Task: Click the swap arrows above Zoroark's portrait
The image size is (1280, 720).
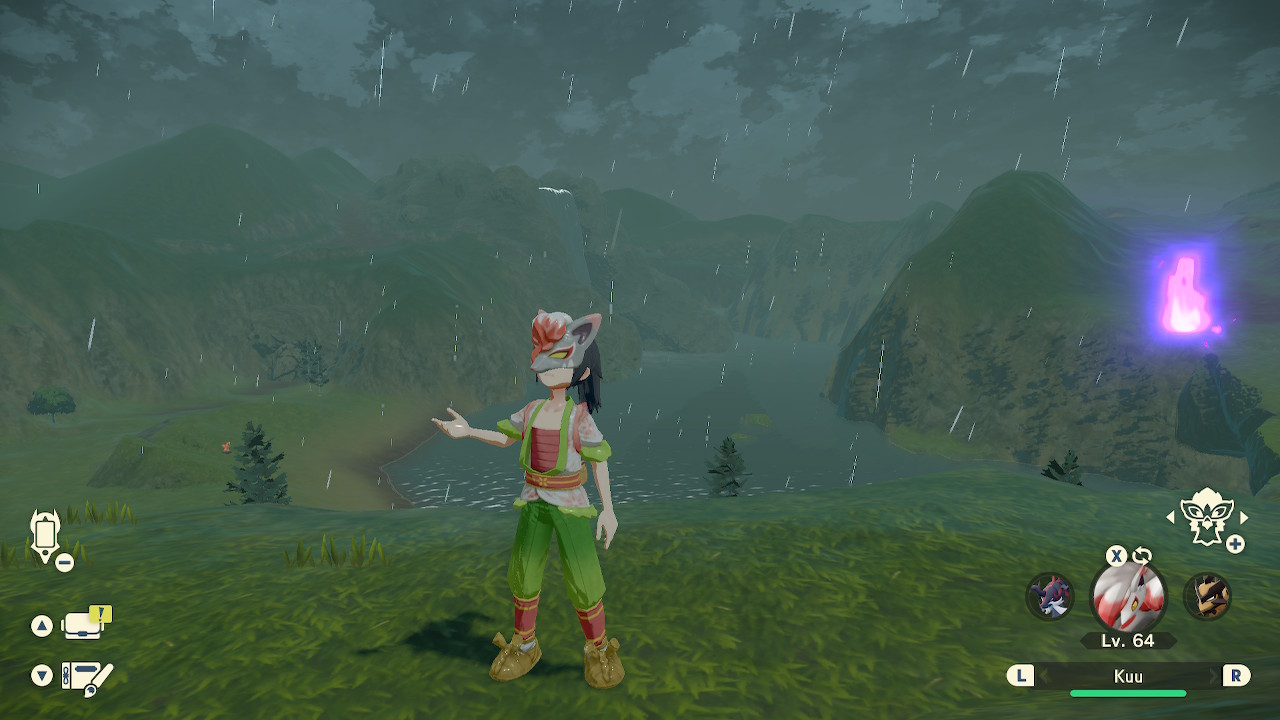Action: (1142, 555)
